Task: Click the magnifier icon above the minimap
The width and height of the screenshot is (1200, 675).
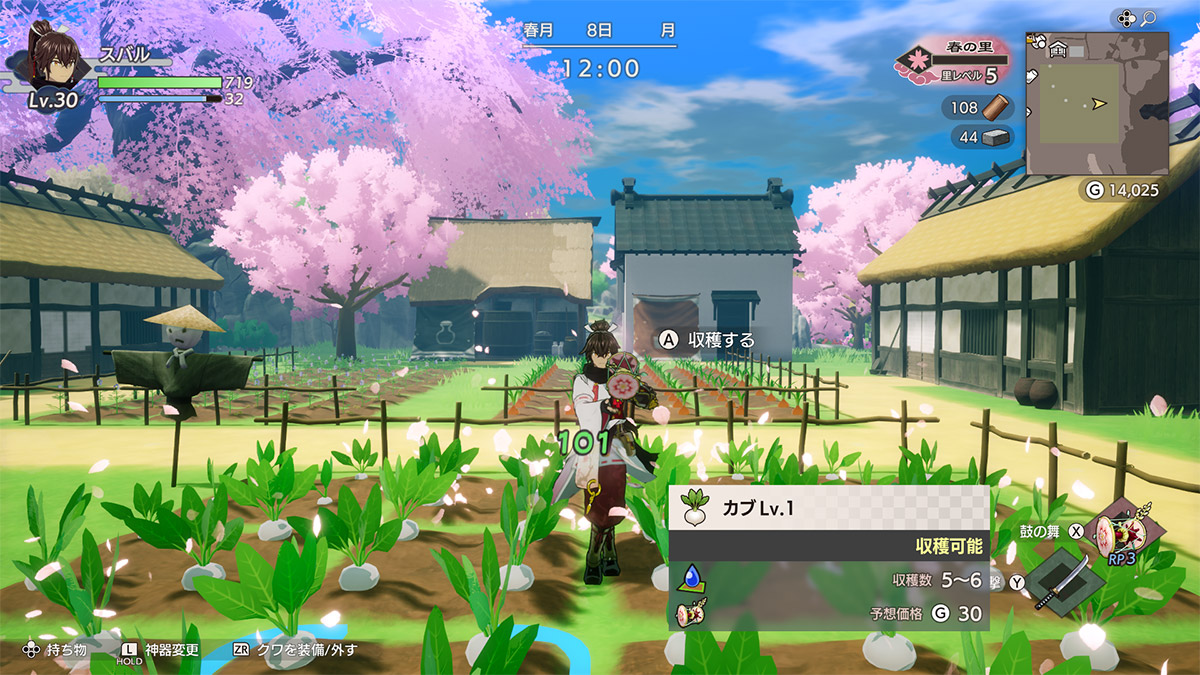Action: [1149, 18]
